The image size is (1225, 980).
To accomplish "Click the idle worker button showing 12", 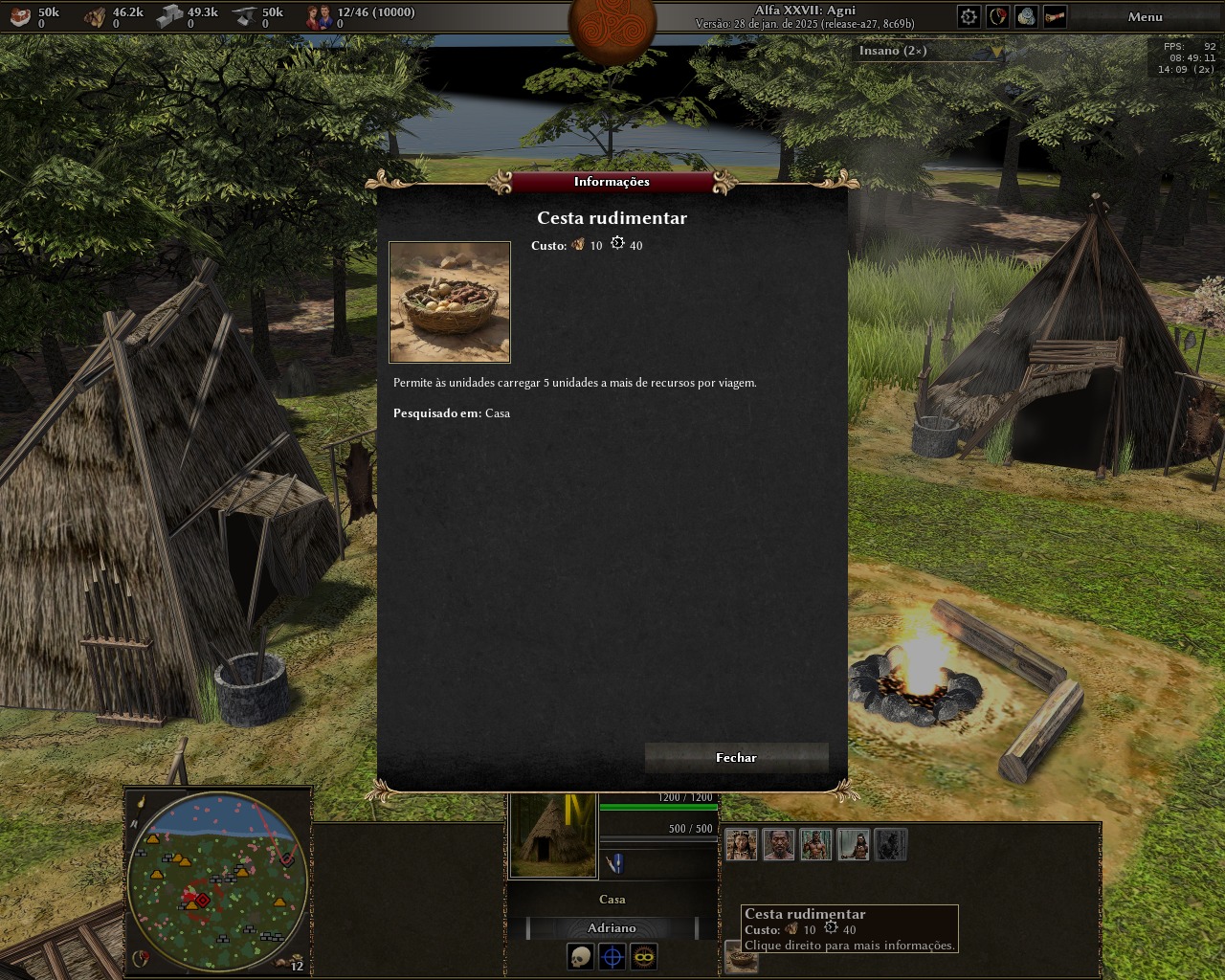I will (290, 962).
